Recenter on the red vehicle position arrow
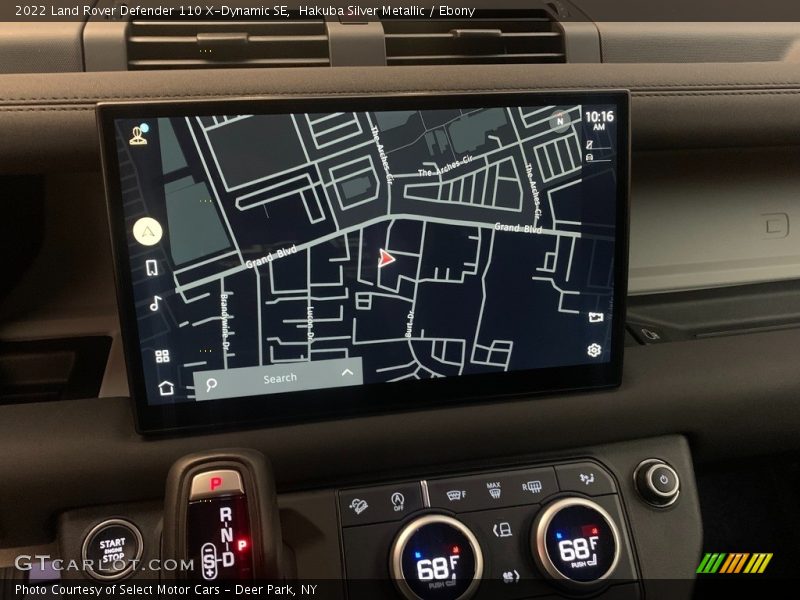The image size is (800, 600). (386, 258)
